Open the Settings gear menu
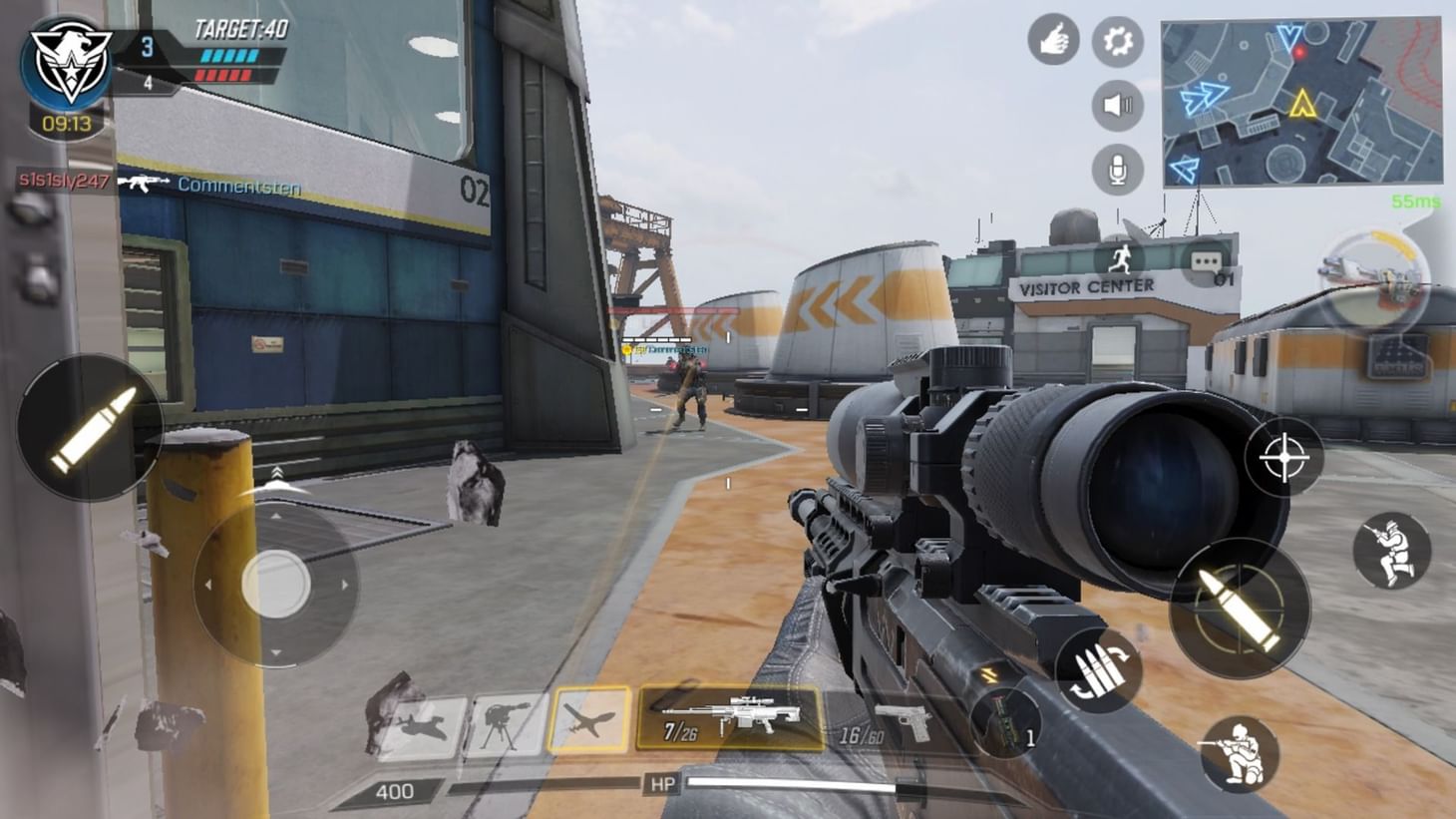 tap(1119, 41)
